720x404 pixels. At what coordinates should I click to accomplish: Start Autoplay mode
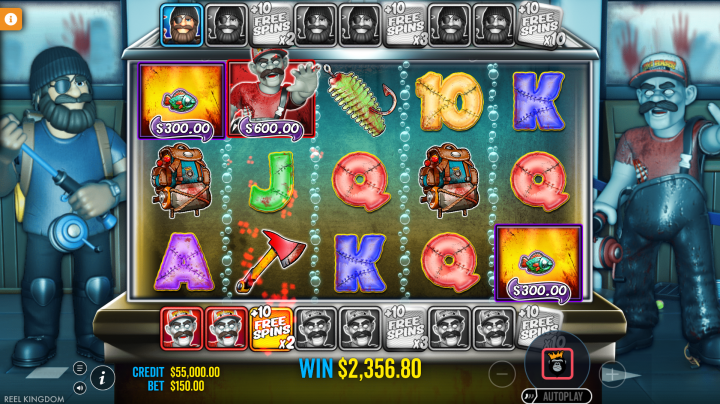pos(557,396)
